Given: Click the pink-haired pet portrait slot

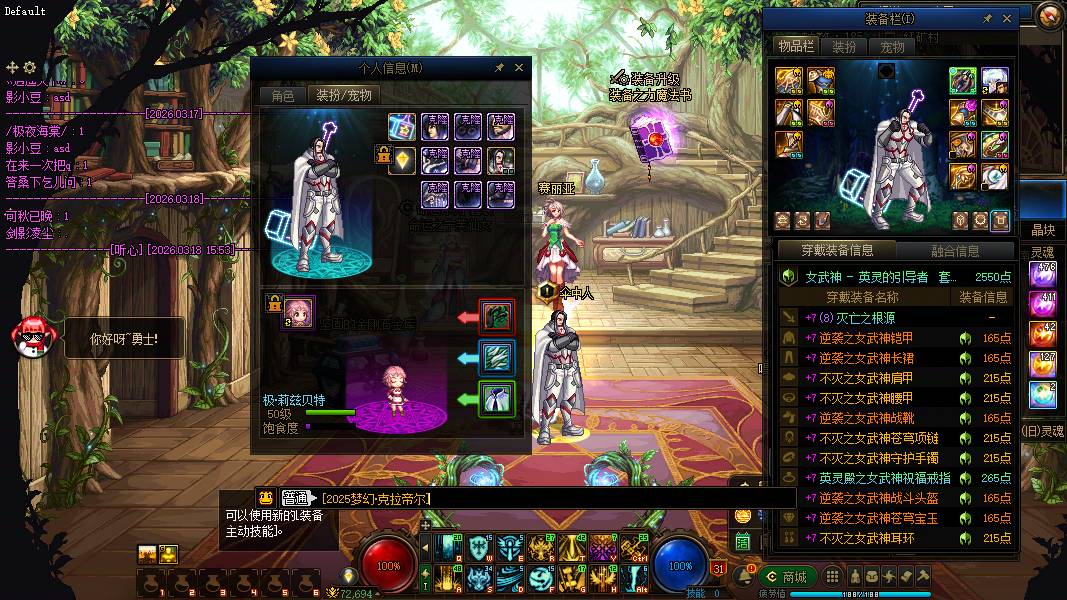Looking at the screenshot, I should [298, 311].
